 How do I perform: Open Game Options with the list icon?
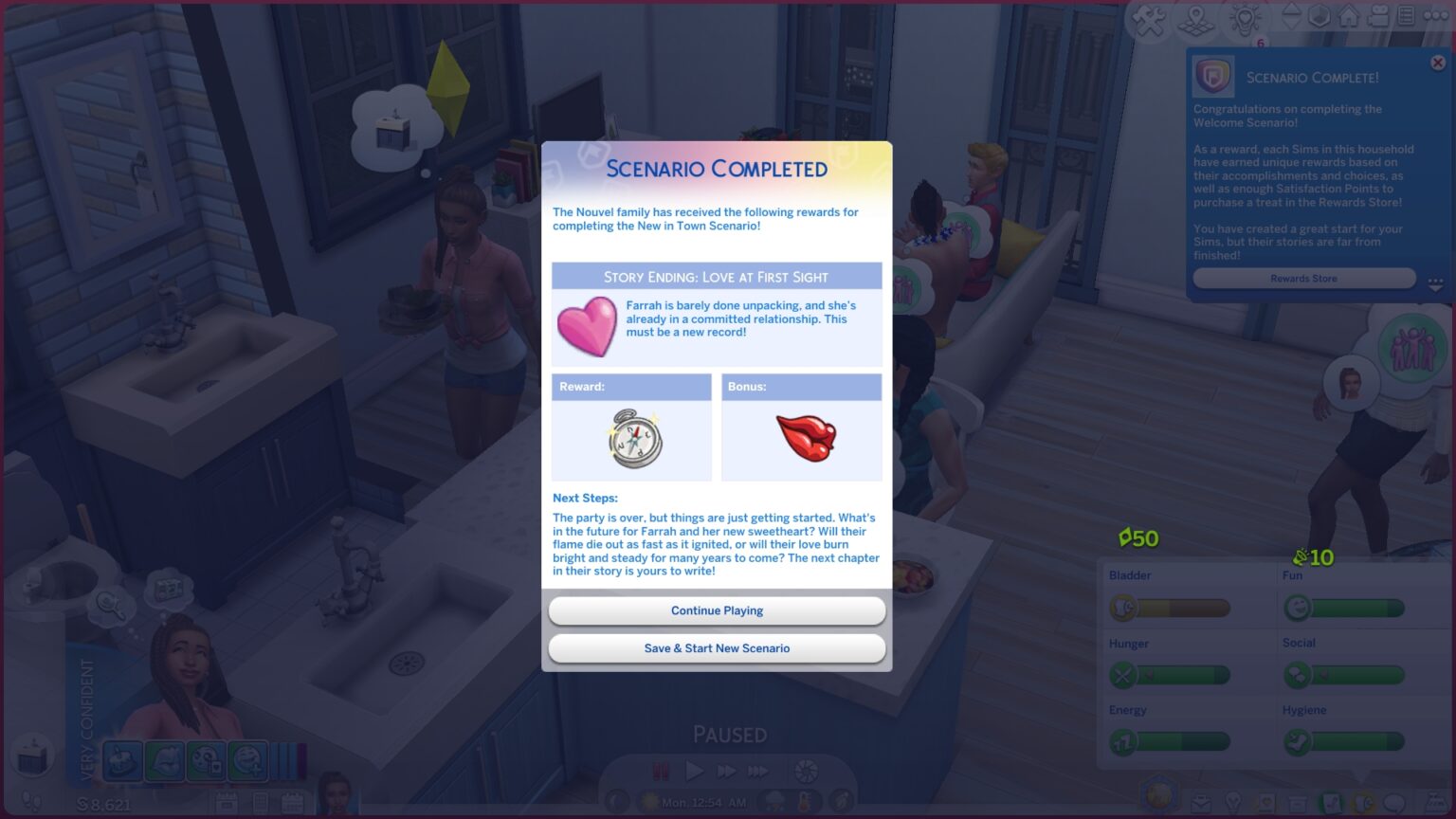click(x=1407, y=16)
